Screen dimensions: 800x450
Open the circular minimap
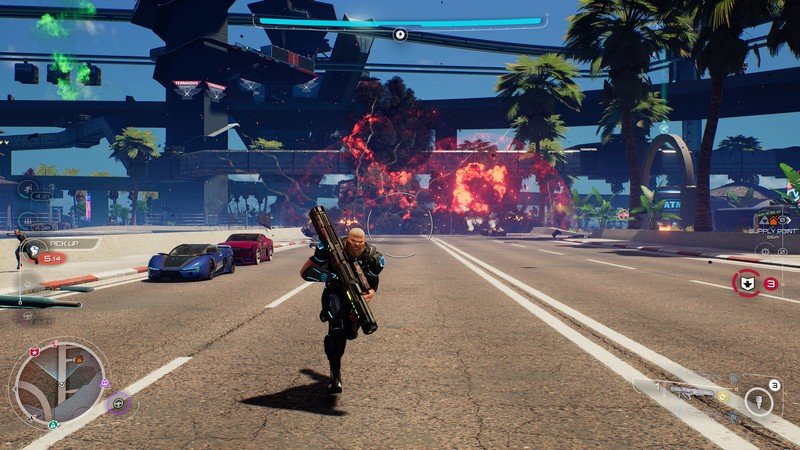coord(59,381)
